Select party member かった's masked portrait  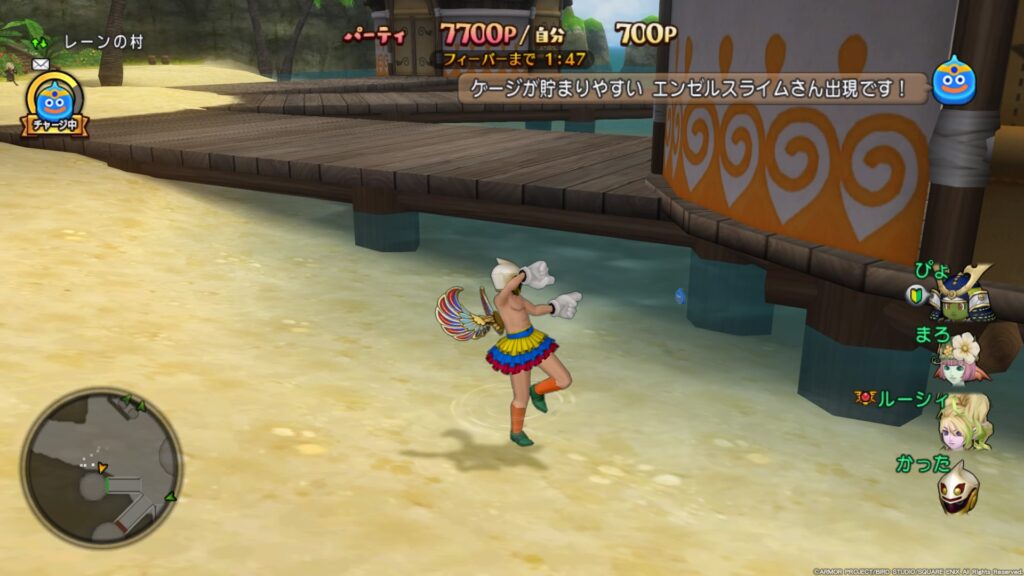[957, 488]
